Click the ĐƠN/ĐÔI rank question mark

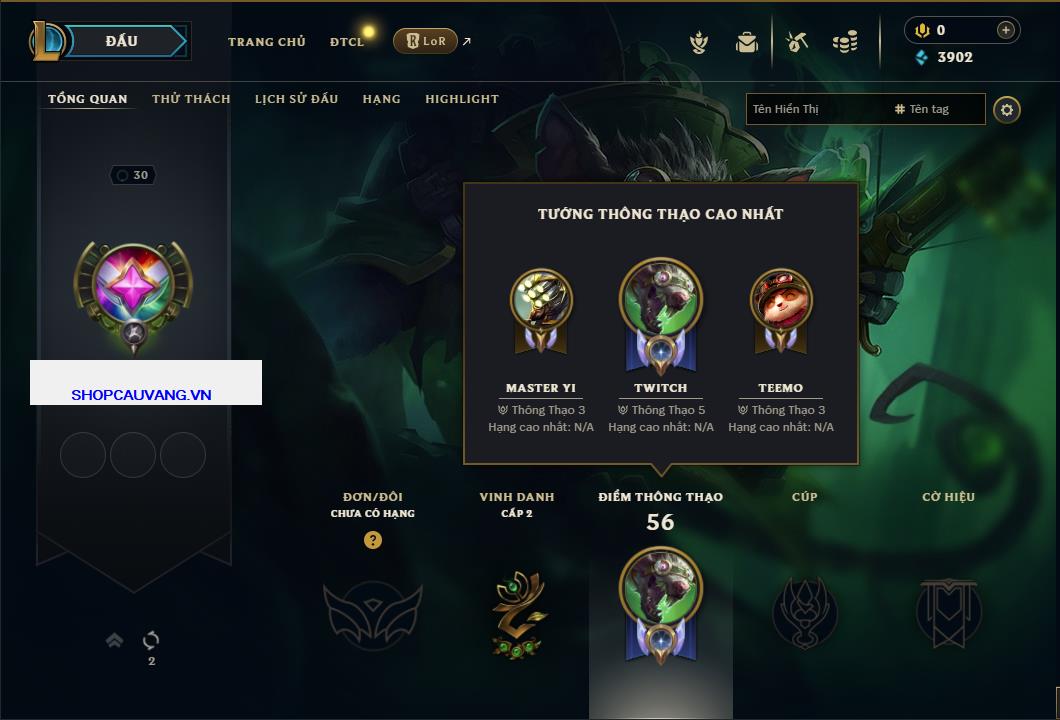pos(373,540)
